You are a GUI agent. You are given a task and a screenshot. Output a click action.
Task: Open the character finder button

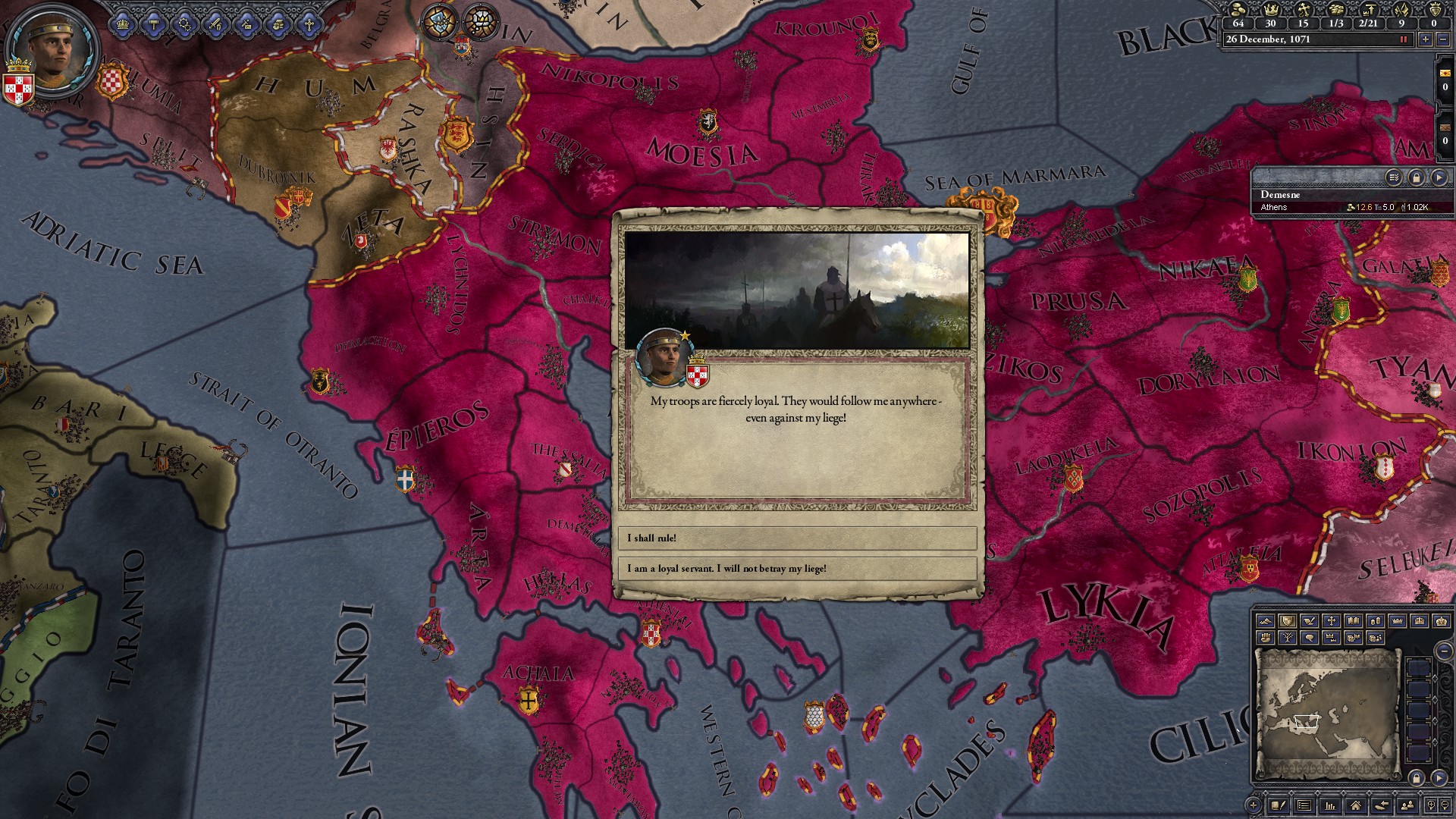1407,805
